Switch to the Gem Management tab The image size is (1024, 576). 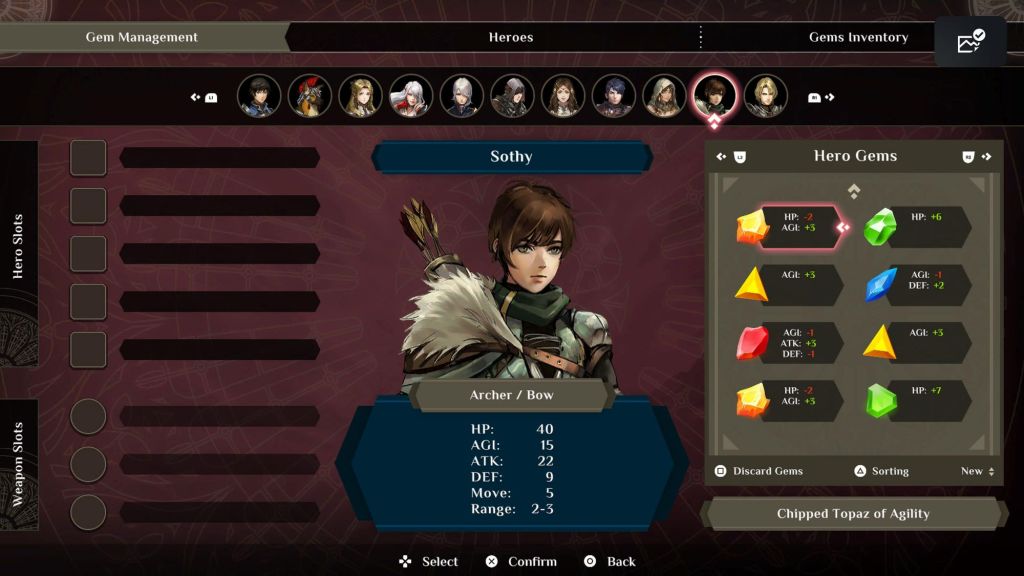click(x=142, y=37)
